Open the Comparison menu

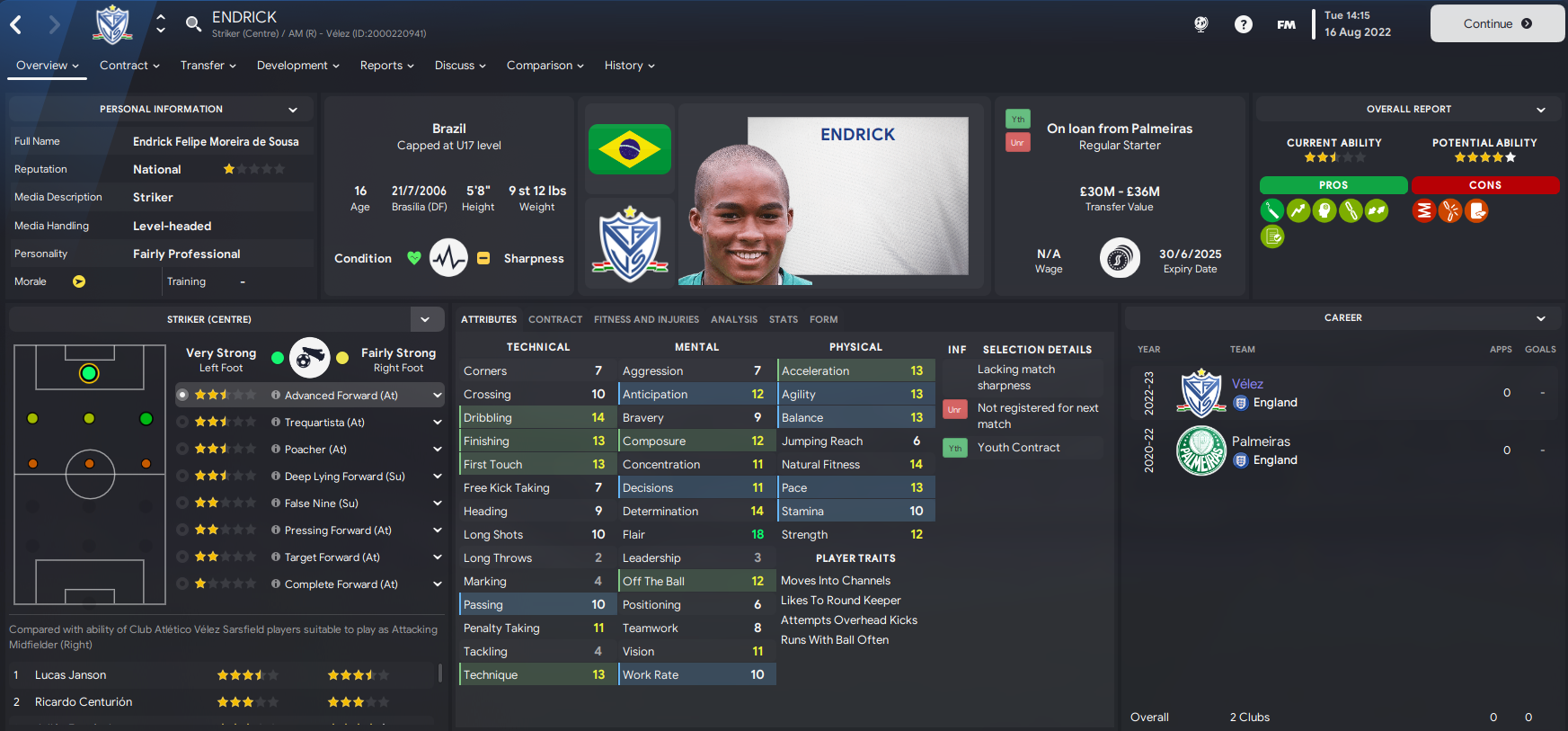point(545,66)
